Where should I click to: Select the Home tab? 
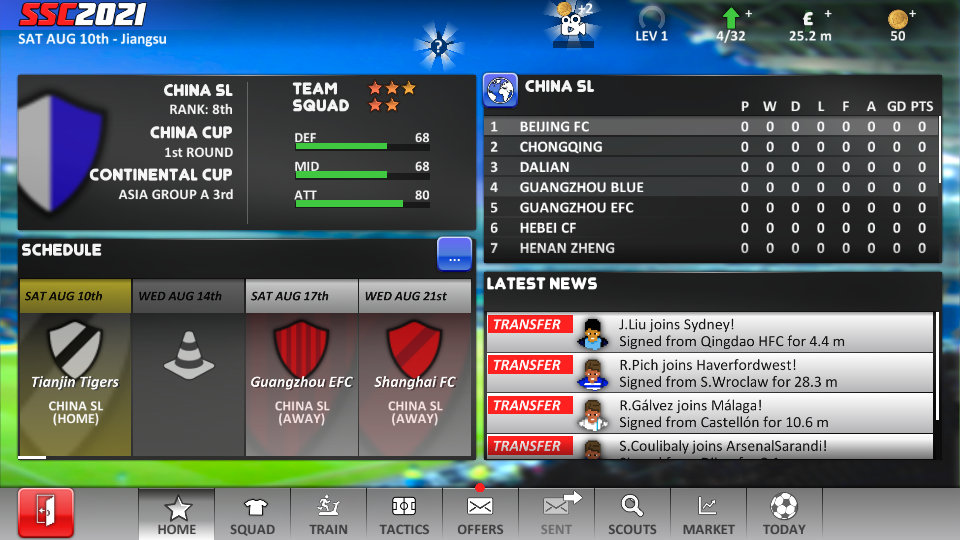tap(176, 515)
